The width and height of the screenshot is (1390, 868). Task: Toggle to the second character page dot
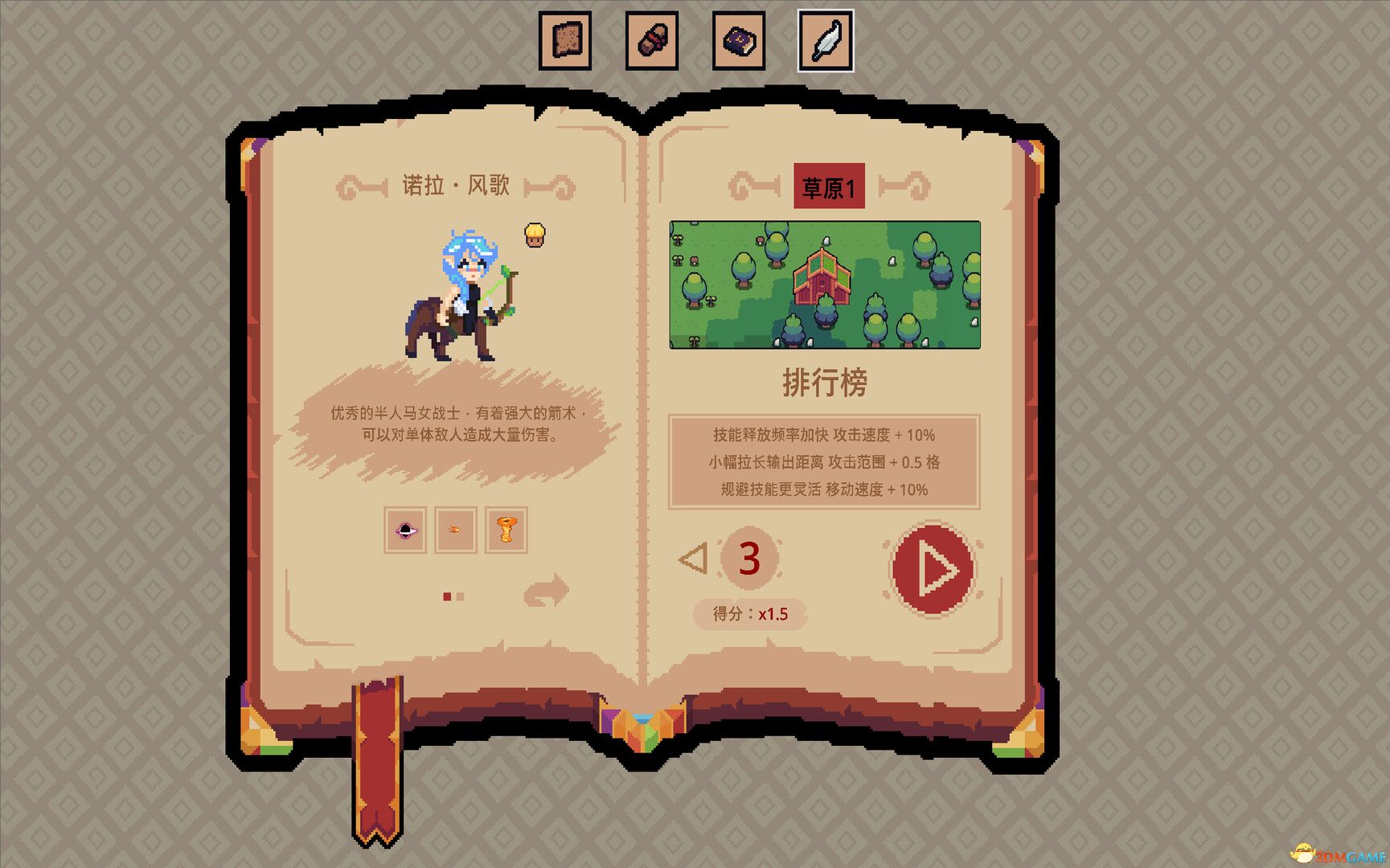[x=458, y=596]
